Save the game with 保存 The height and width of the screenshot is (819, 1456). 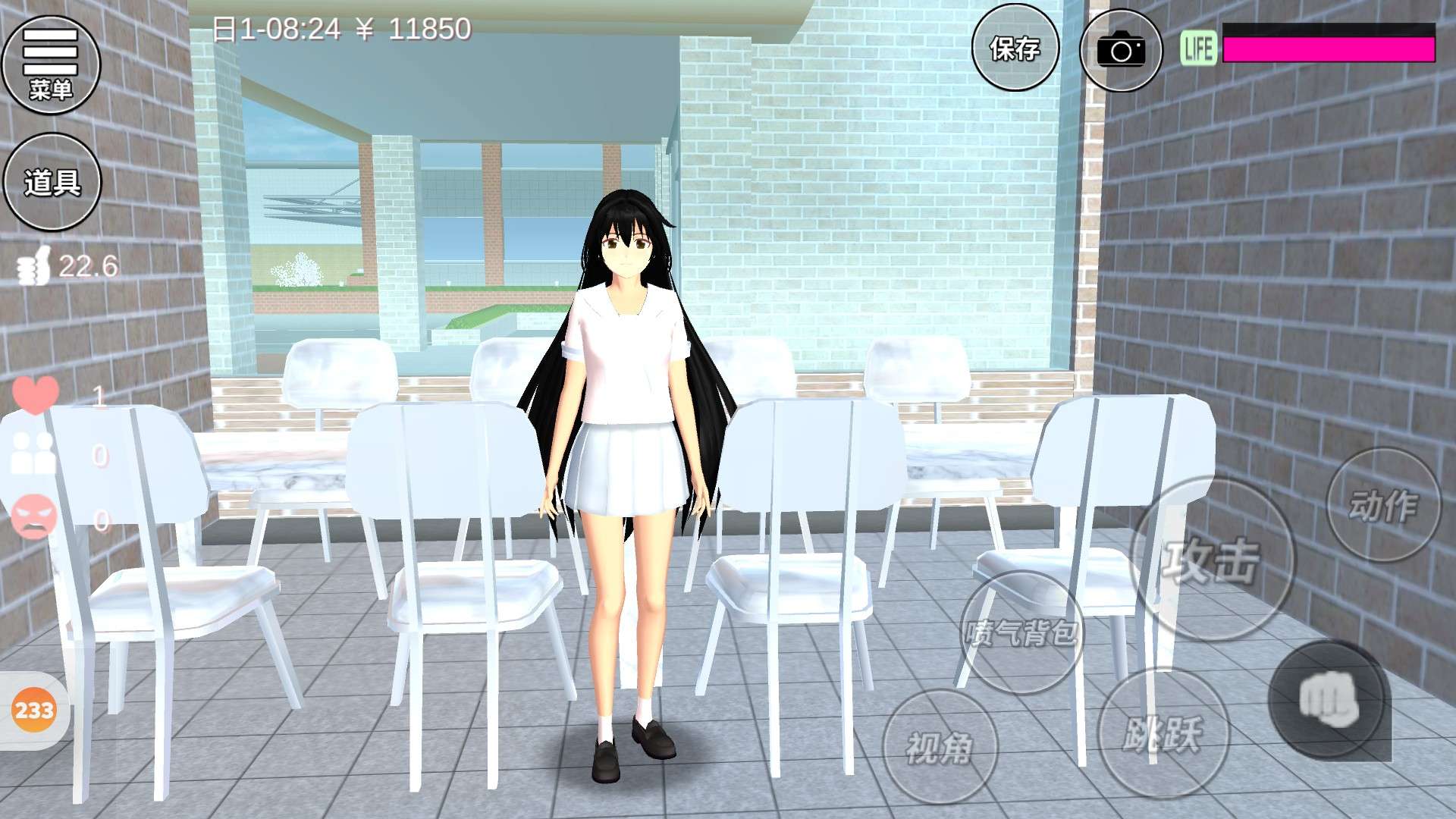pyautogui.click(x=1015, y=49)
